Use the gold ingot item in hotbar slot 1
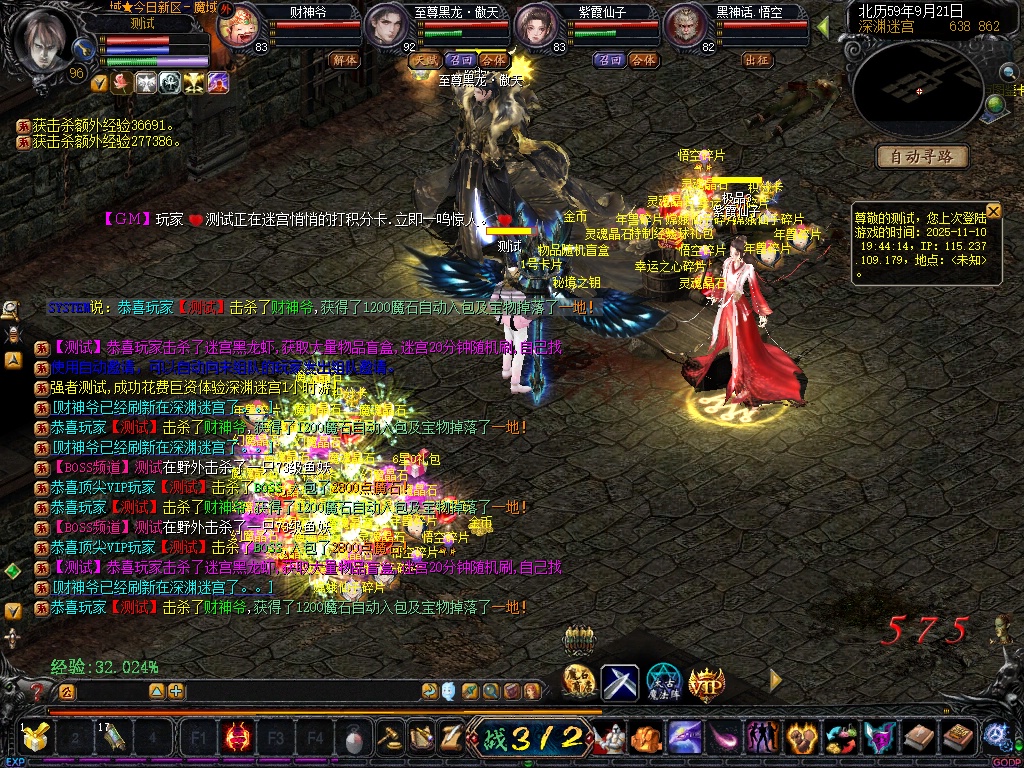This screenshot has width=1024, height=768. pyautogui.click(x=35, y=739)
